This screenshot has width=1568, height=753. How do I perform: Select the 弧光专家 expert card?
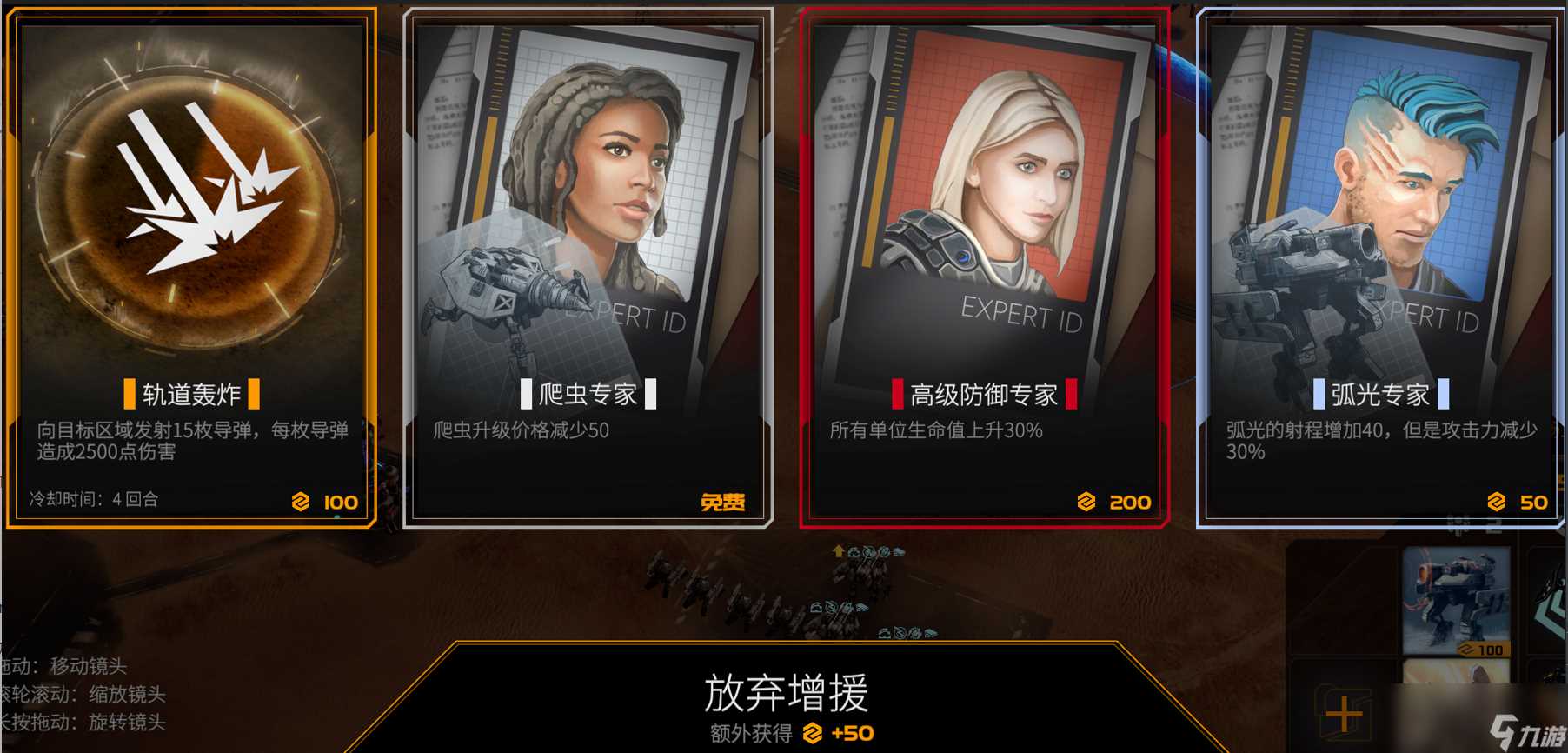tap(1382, 261)
